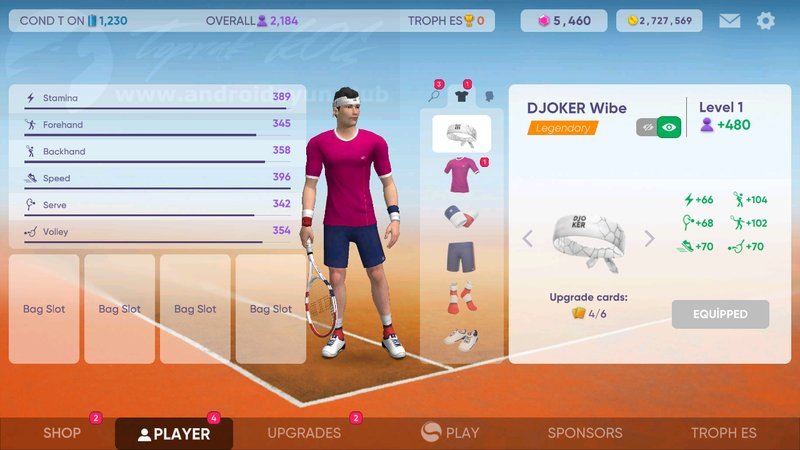Viewport: 800px width, 450px height.
Task: Show the next headband with right arrow
Action: pyautogui.click(x=649, y=239)
